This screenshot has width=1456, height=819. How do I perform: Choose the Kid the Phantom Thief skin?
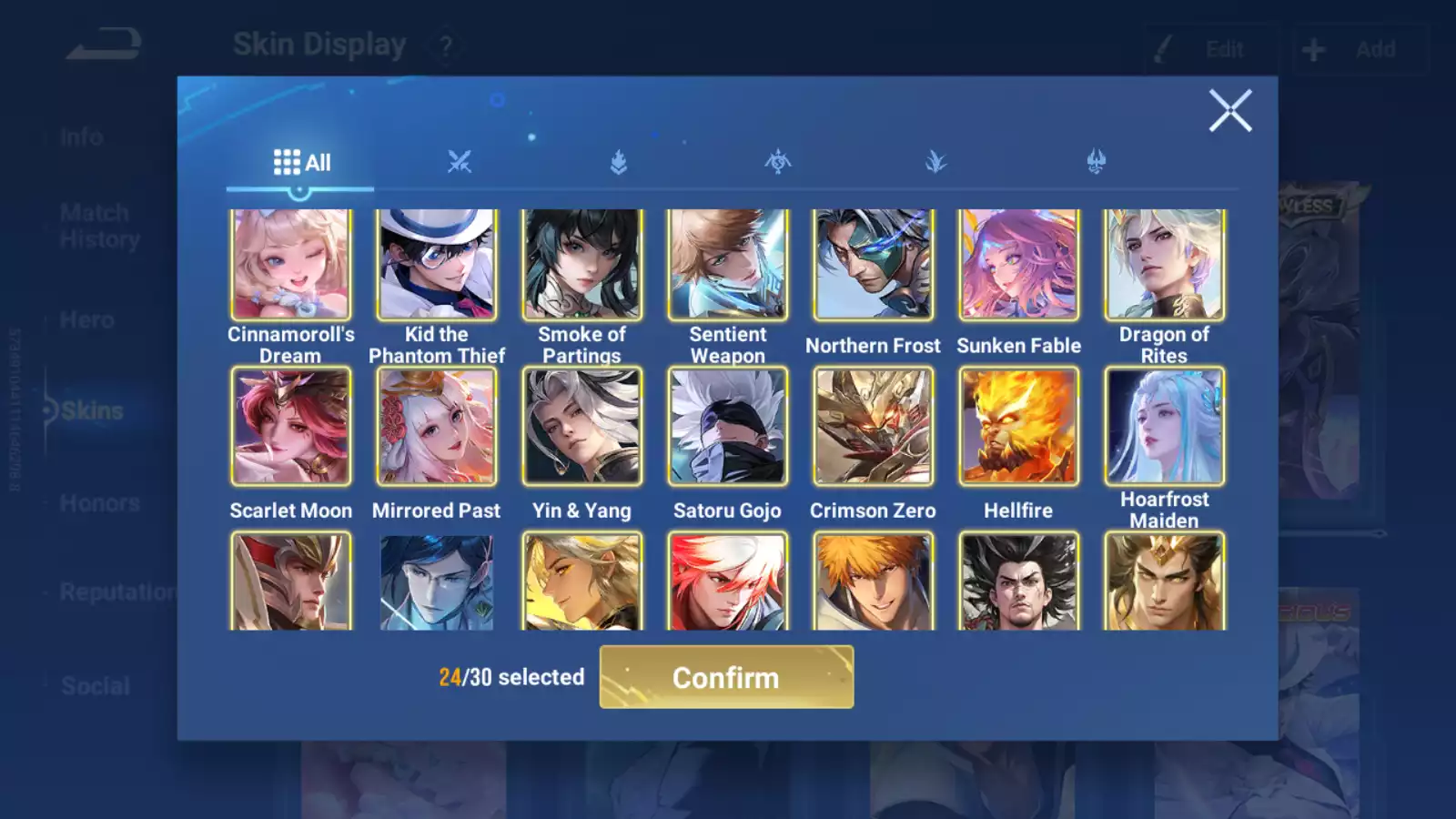pos(437,265)
